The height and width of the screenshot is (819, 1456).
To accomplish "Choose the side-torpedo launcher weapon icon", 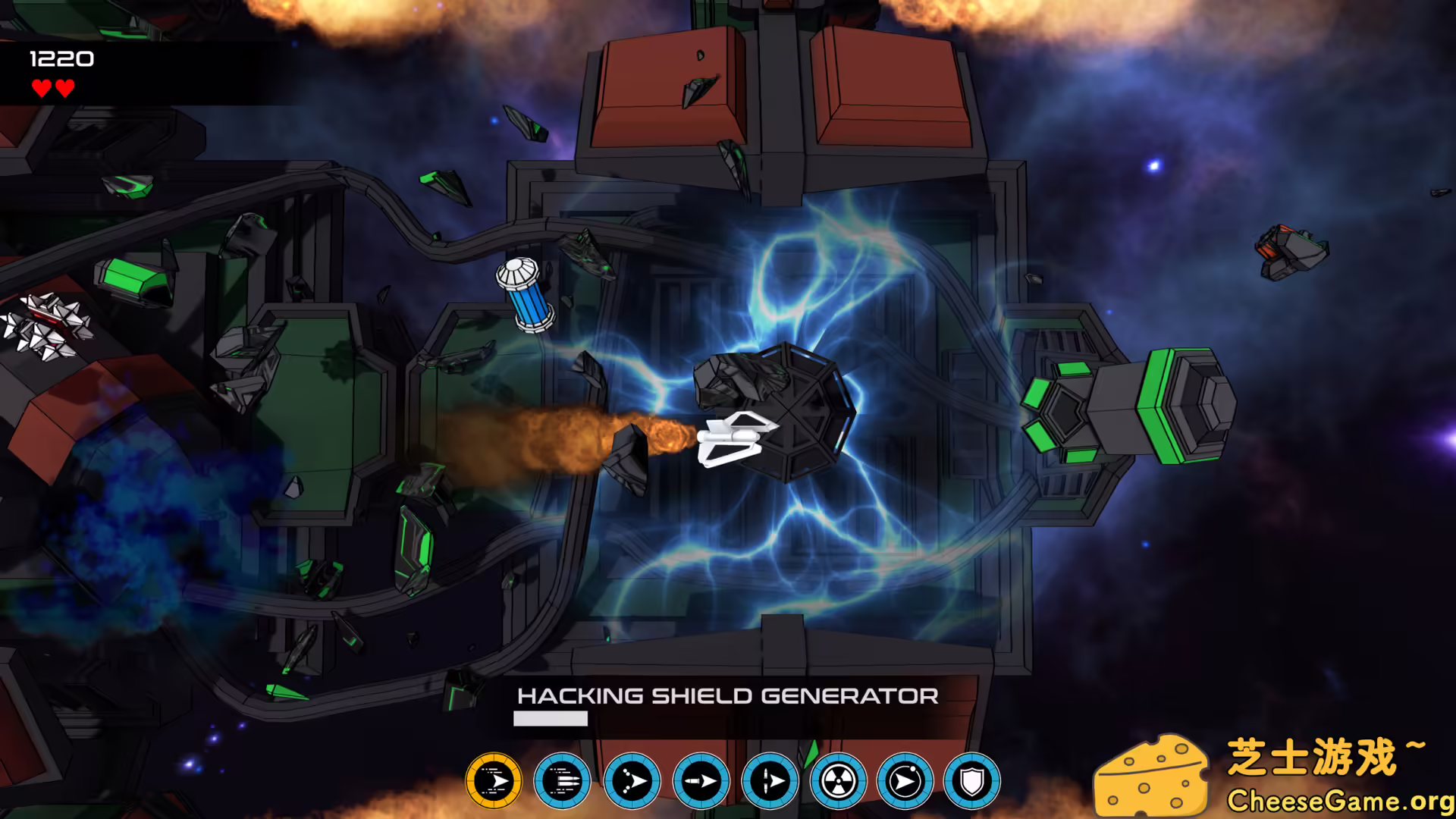I will point(770,781).
